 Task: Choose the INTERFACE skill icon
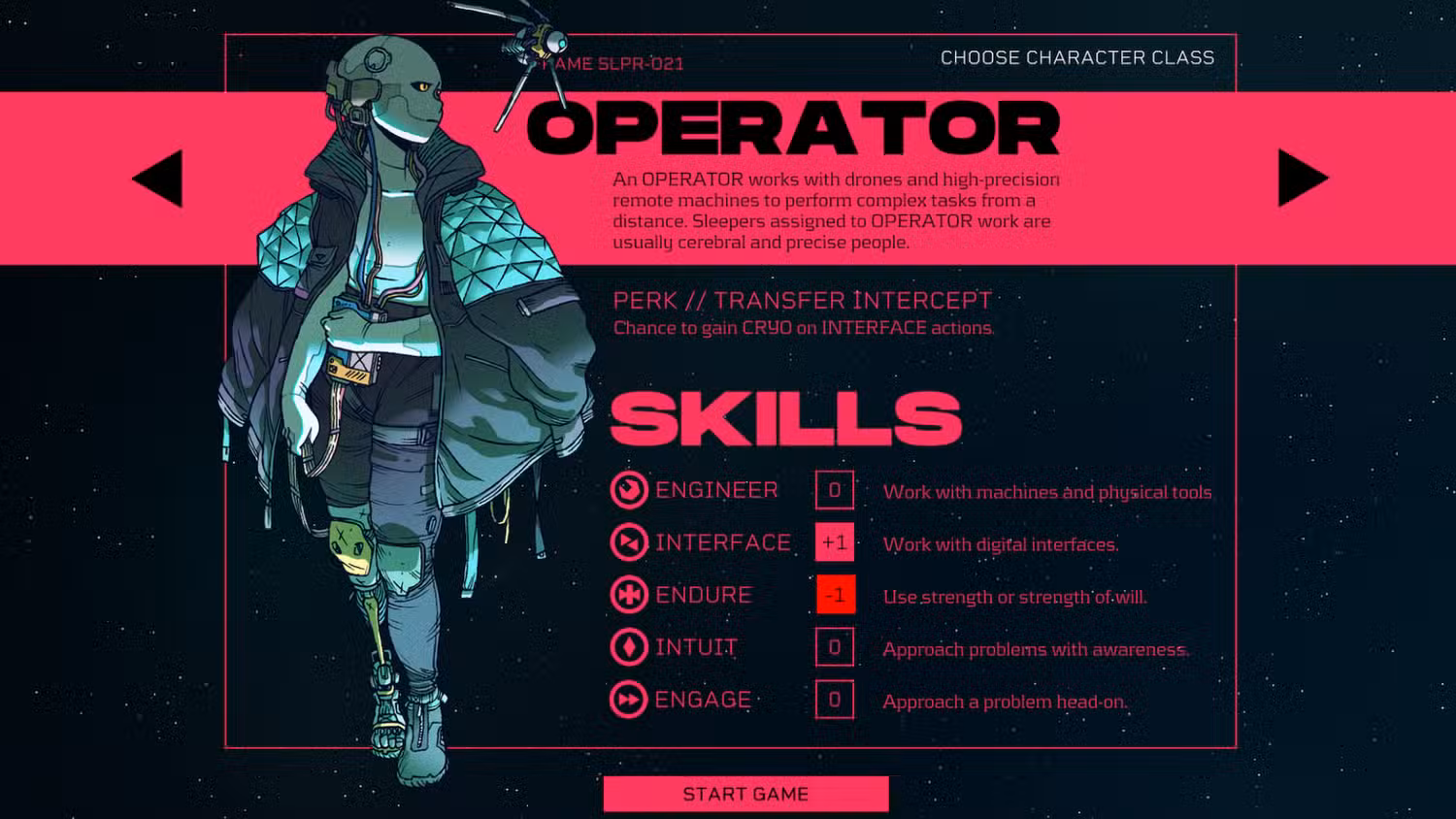click(629, 542)
